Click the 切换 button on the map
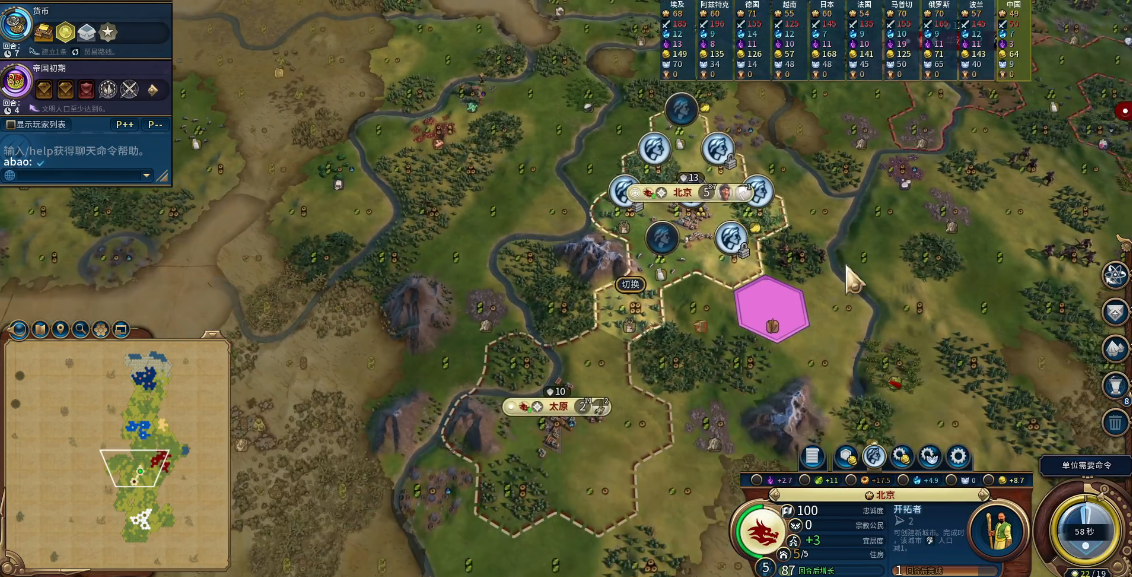 pyautogui.click(x=630, y=284)
